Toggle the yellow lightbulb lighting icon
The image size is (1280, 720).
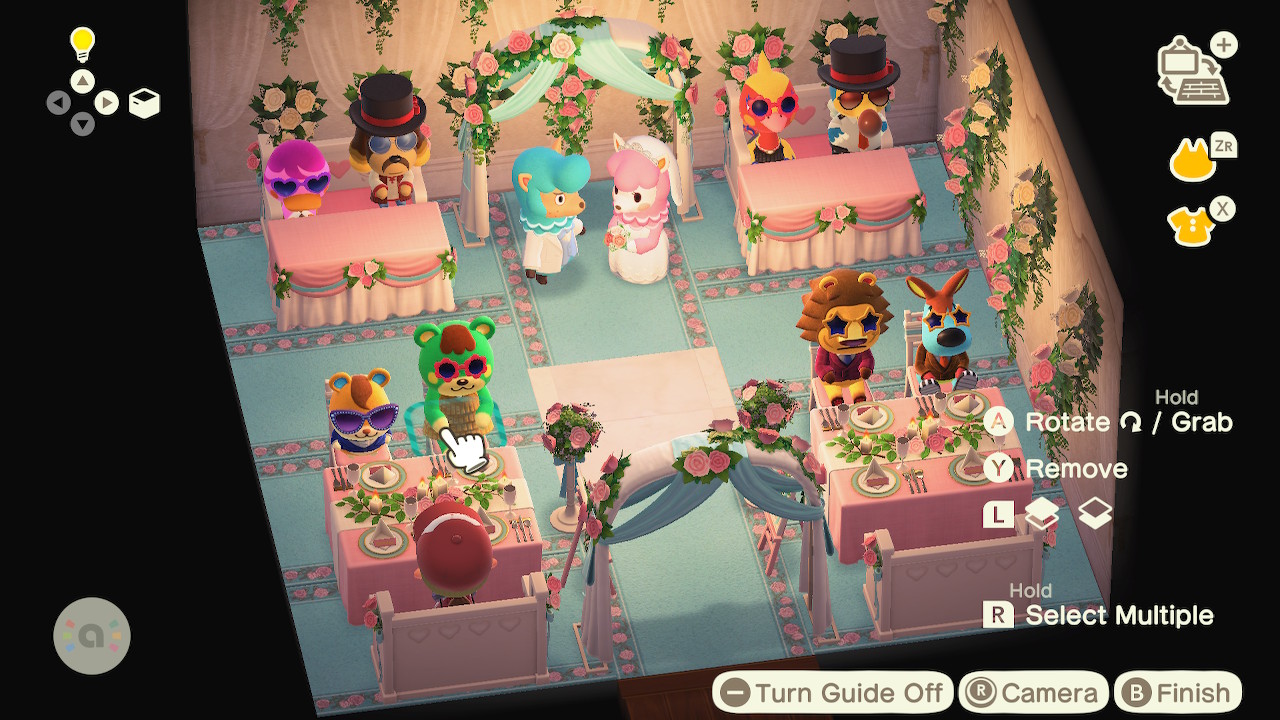pos(81,44)
